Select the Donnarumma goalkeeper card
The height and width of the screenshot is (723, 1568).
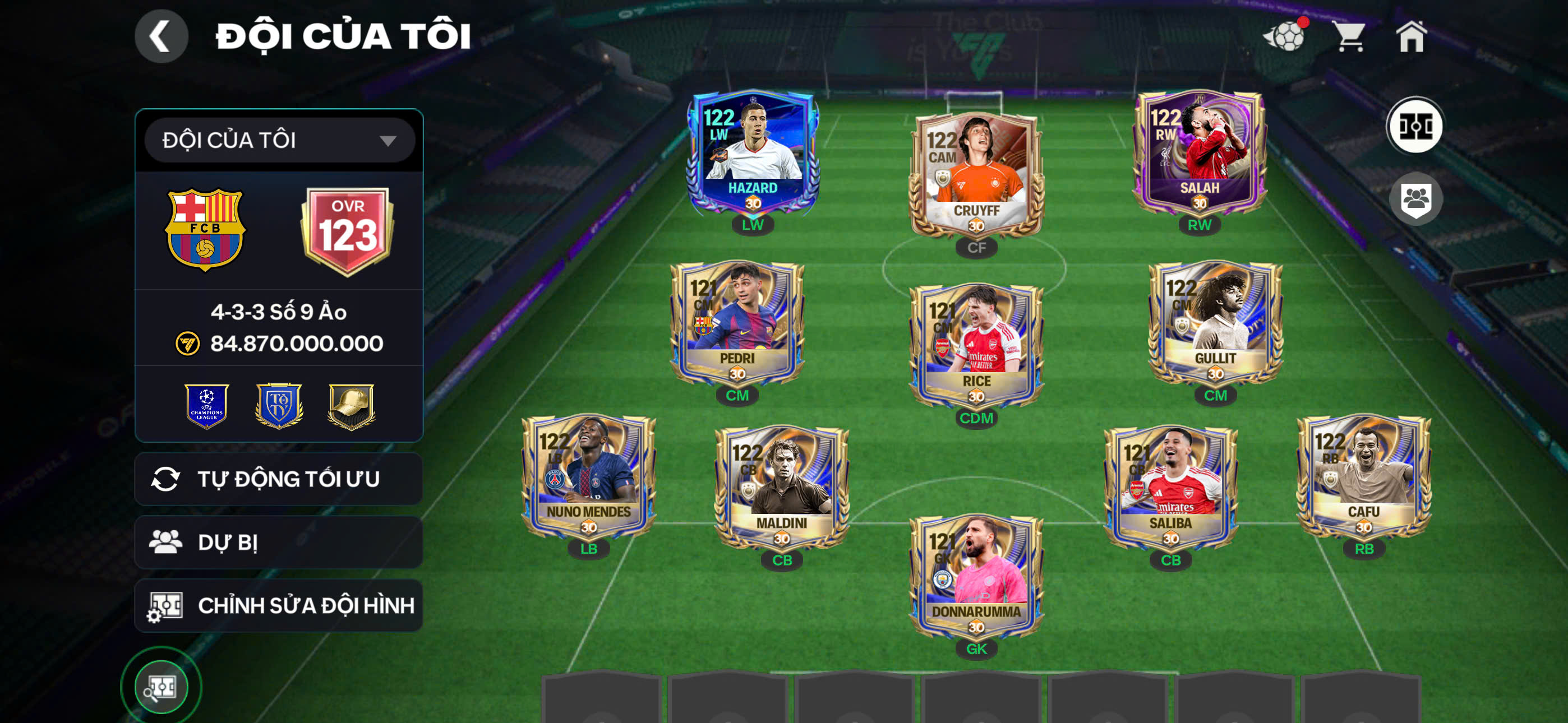point(976,576)
